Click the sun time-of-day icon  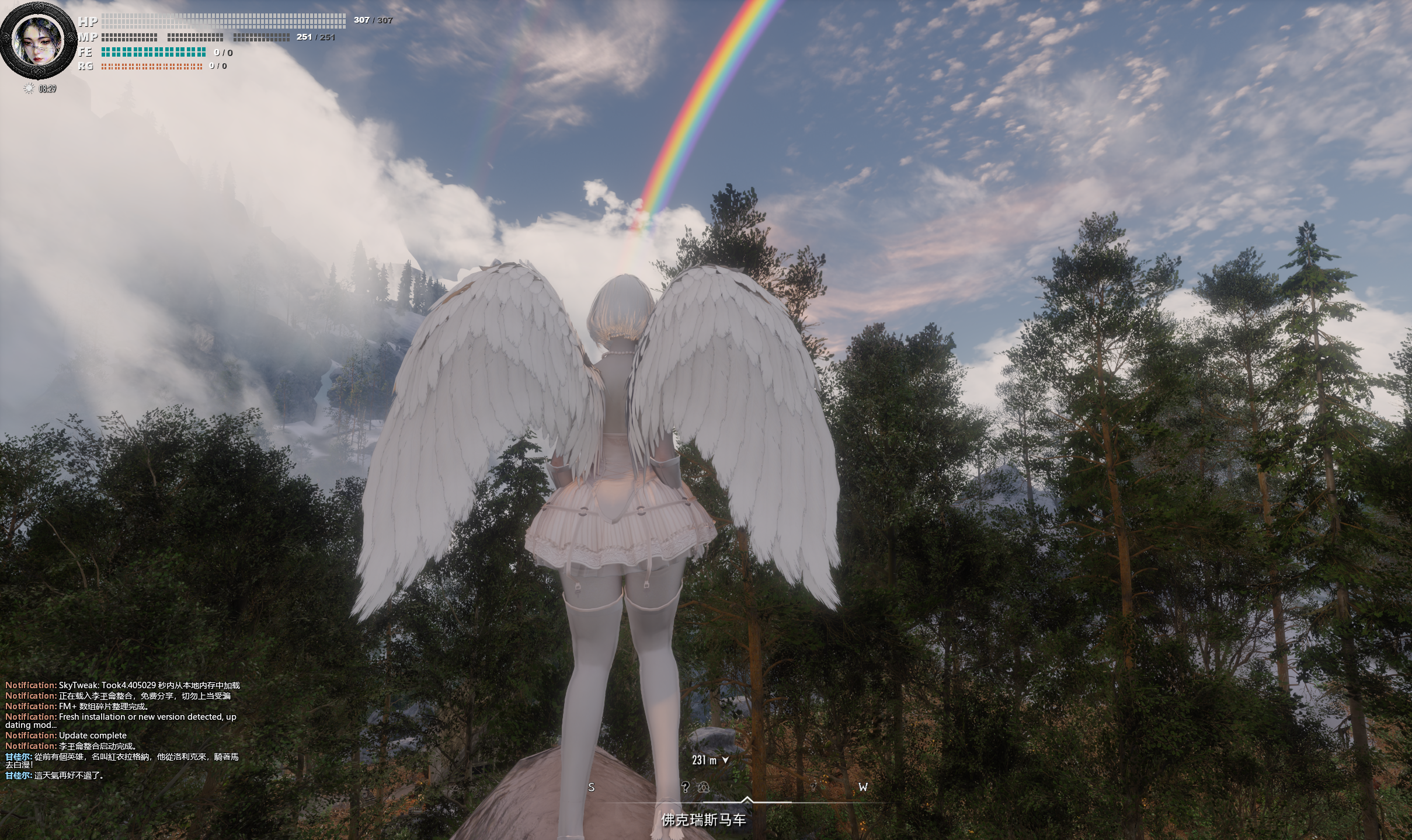click(x=28, y=89)
